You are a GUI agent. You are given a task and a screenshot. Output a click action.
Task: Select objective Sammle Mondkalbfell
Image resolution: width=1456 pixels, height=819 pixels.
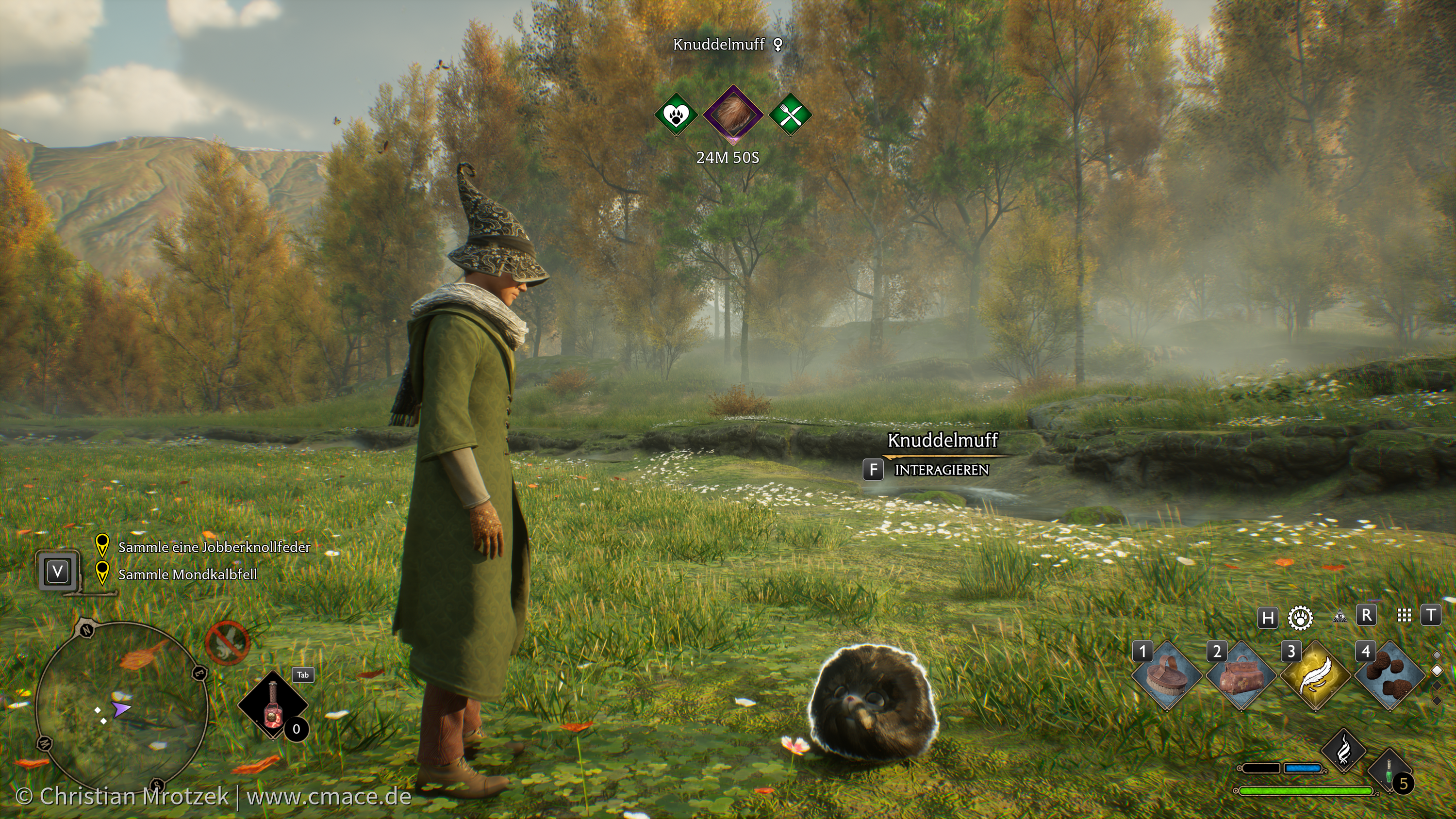coord(187,574)
